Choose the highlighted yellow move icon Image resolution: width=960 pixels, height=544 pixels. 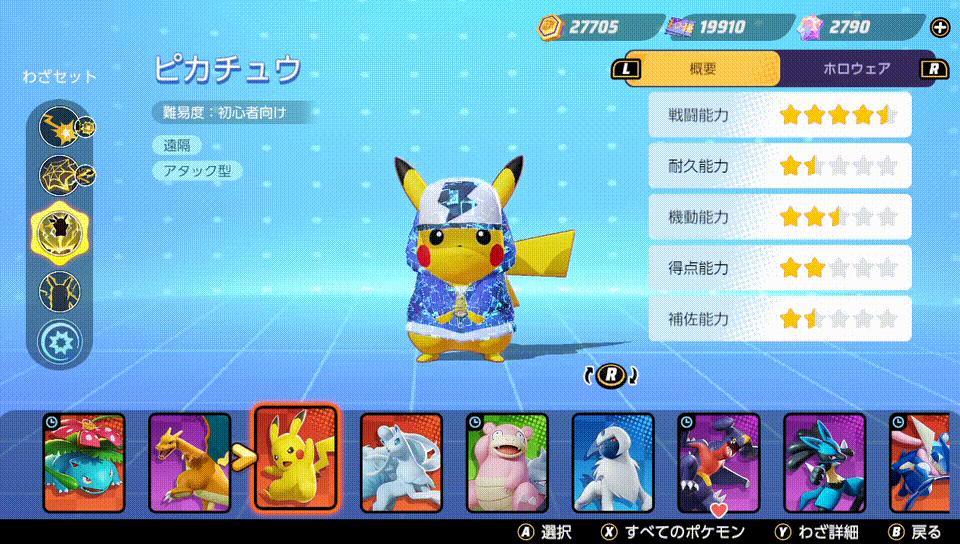(59, 231)
